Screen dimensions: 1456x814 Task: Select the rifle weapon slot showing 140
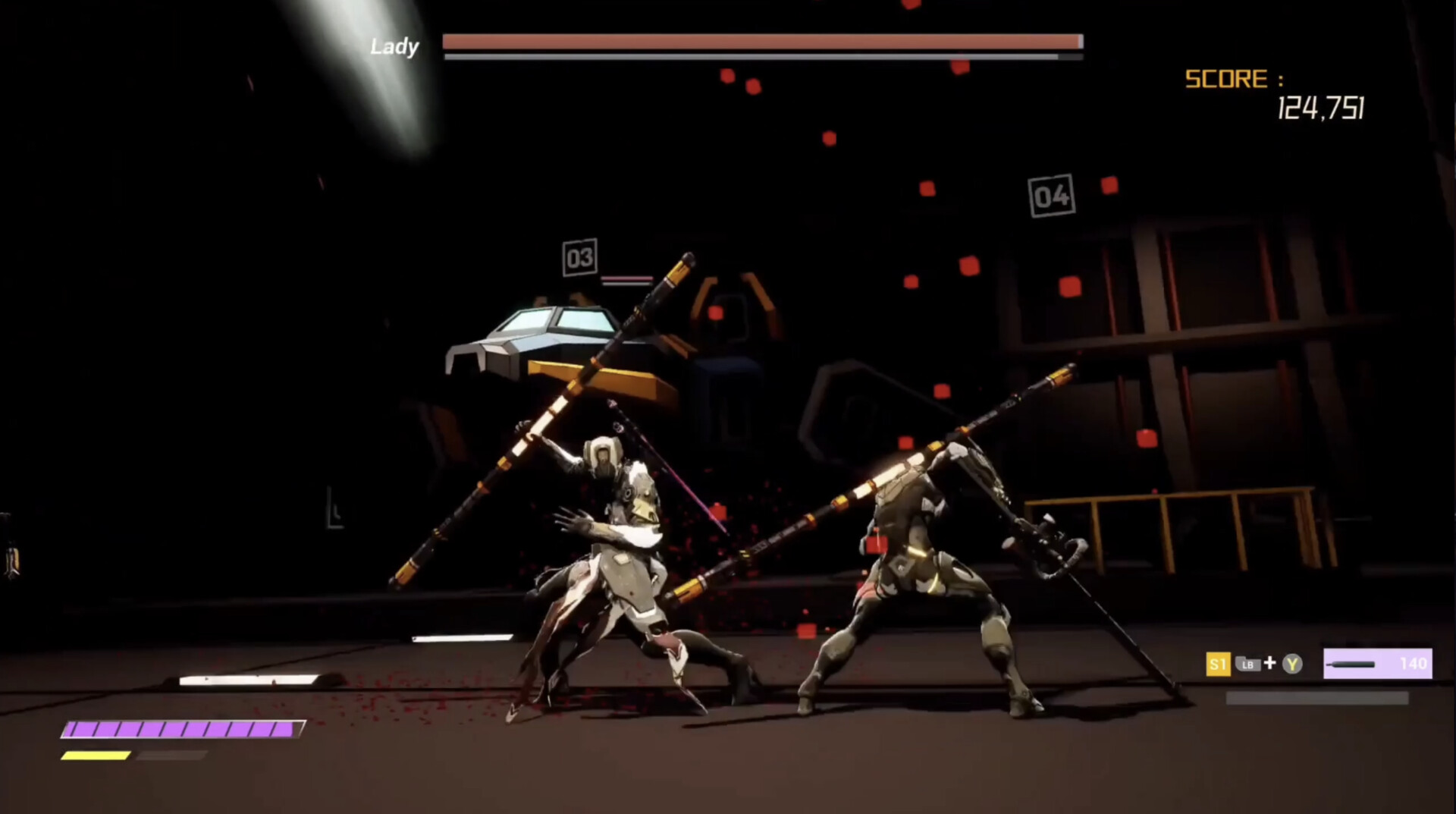[1377, 664]
